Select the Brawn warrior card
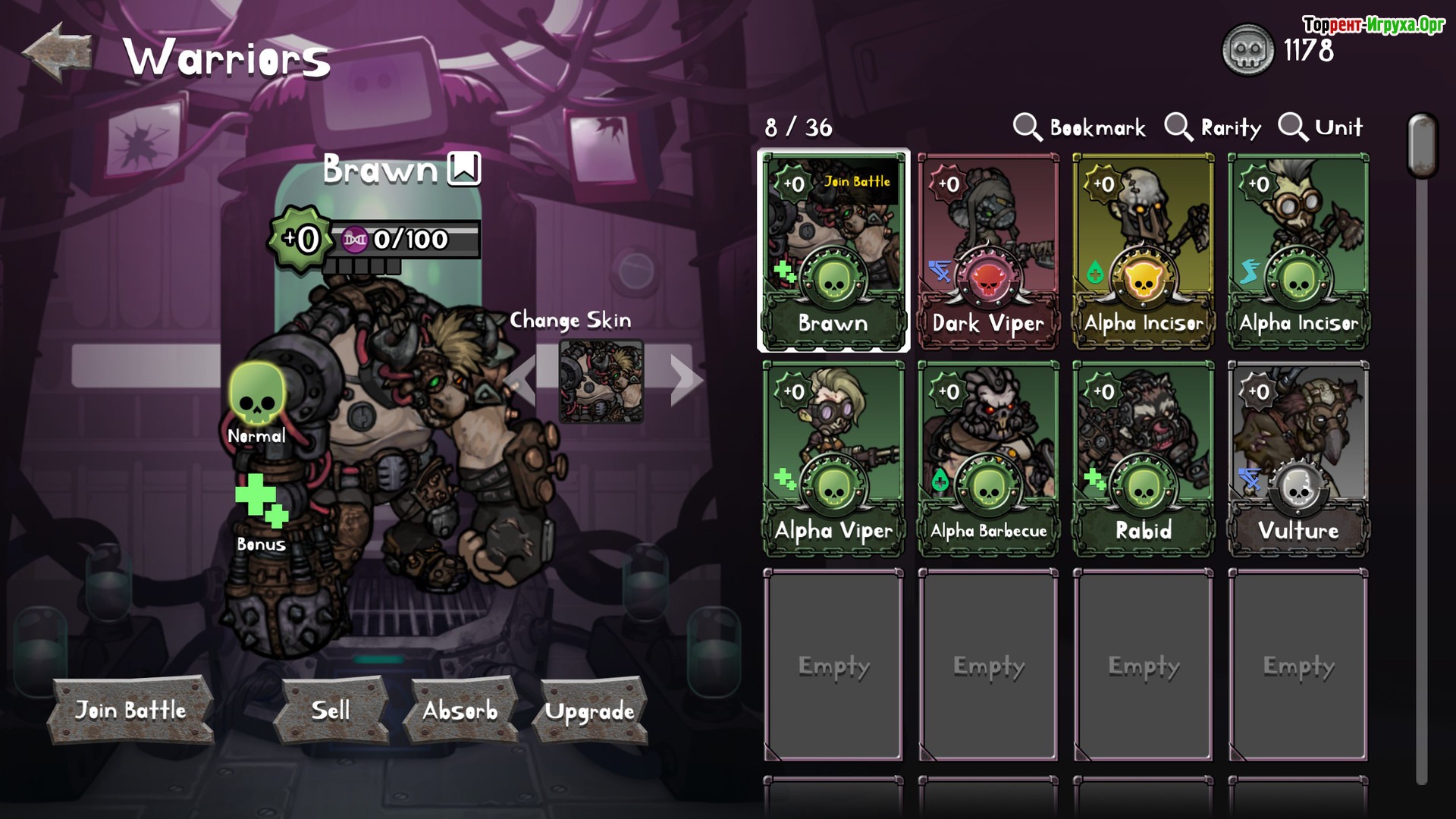 (833, 251)
